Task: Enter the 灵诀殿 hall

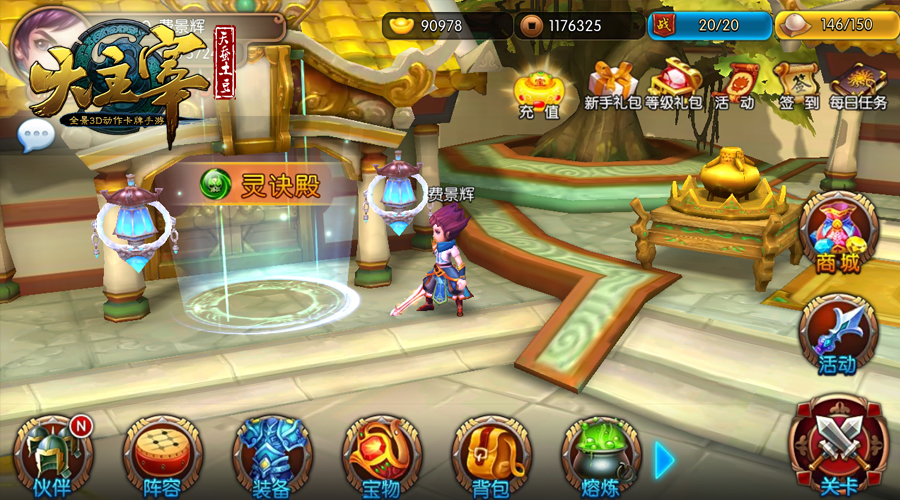Action: coord(265,185)
